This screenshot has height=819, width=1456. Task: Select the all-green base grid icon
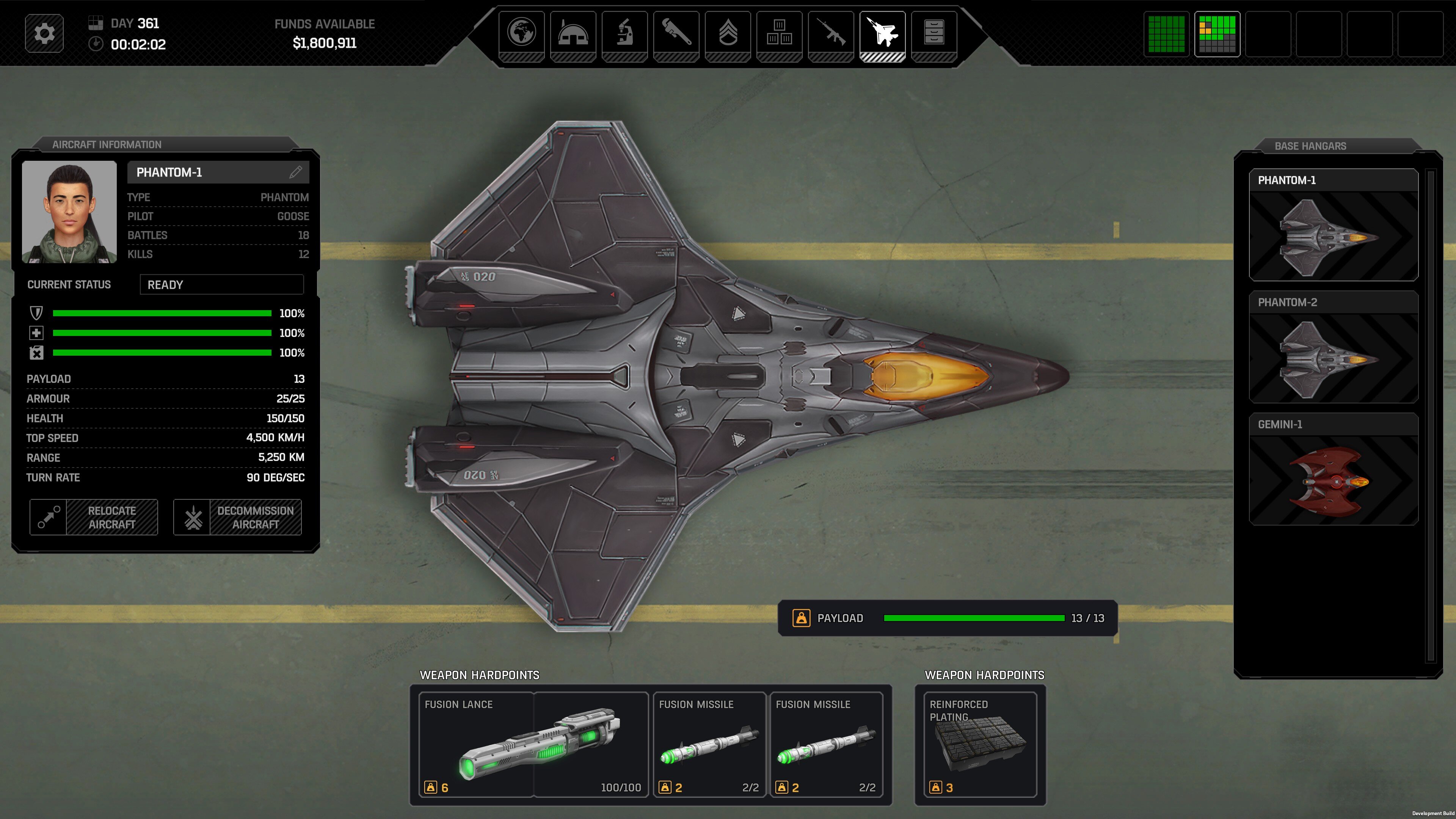click(1166, 34)
